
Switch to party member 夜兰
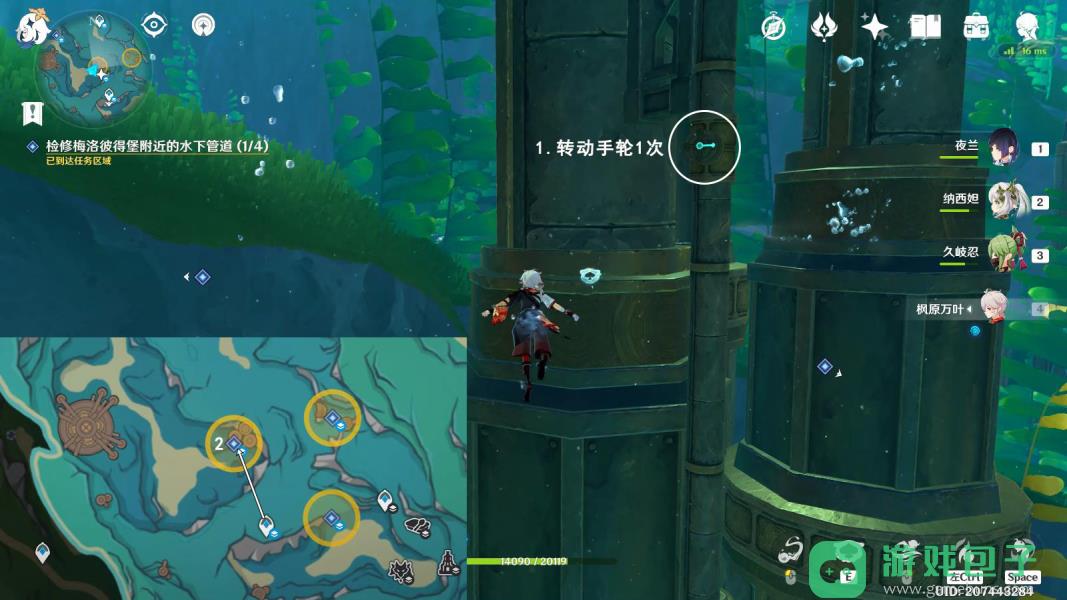pyautogui.click(x=1003, y=149)
